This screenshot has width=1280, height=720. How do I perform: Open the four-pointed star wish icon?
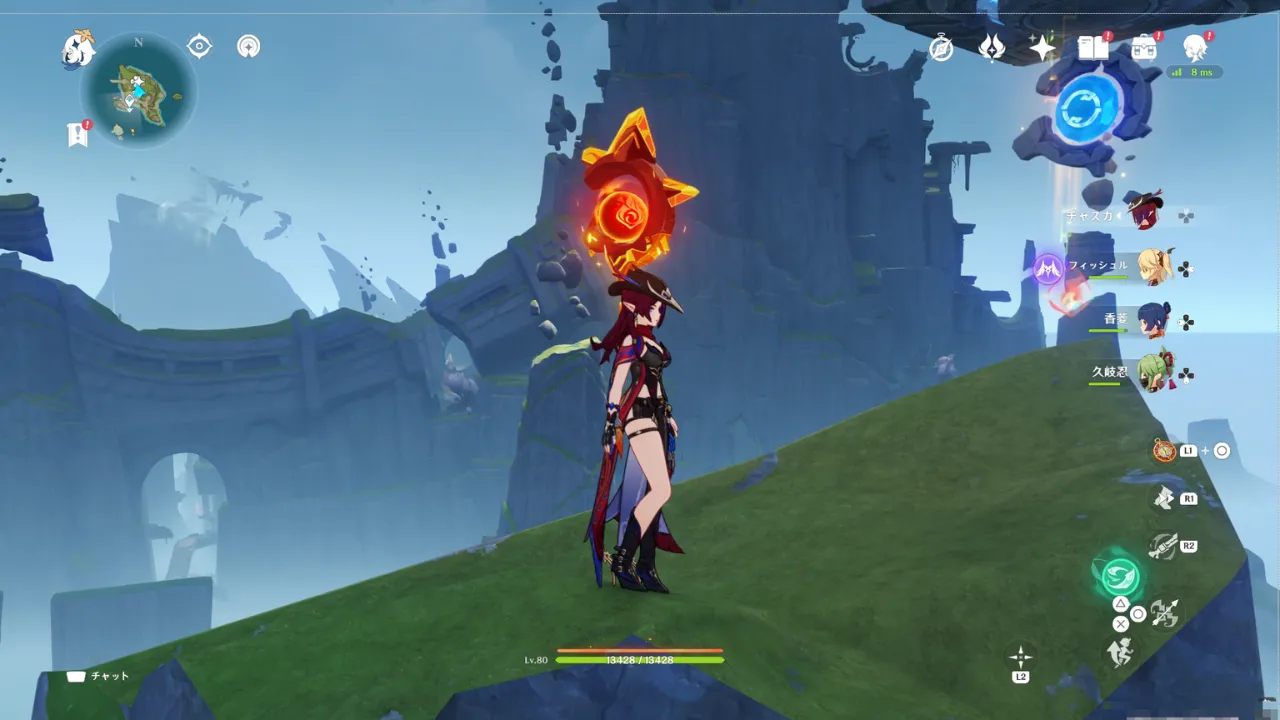1043,47
